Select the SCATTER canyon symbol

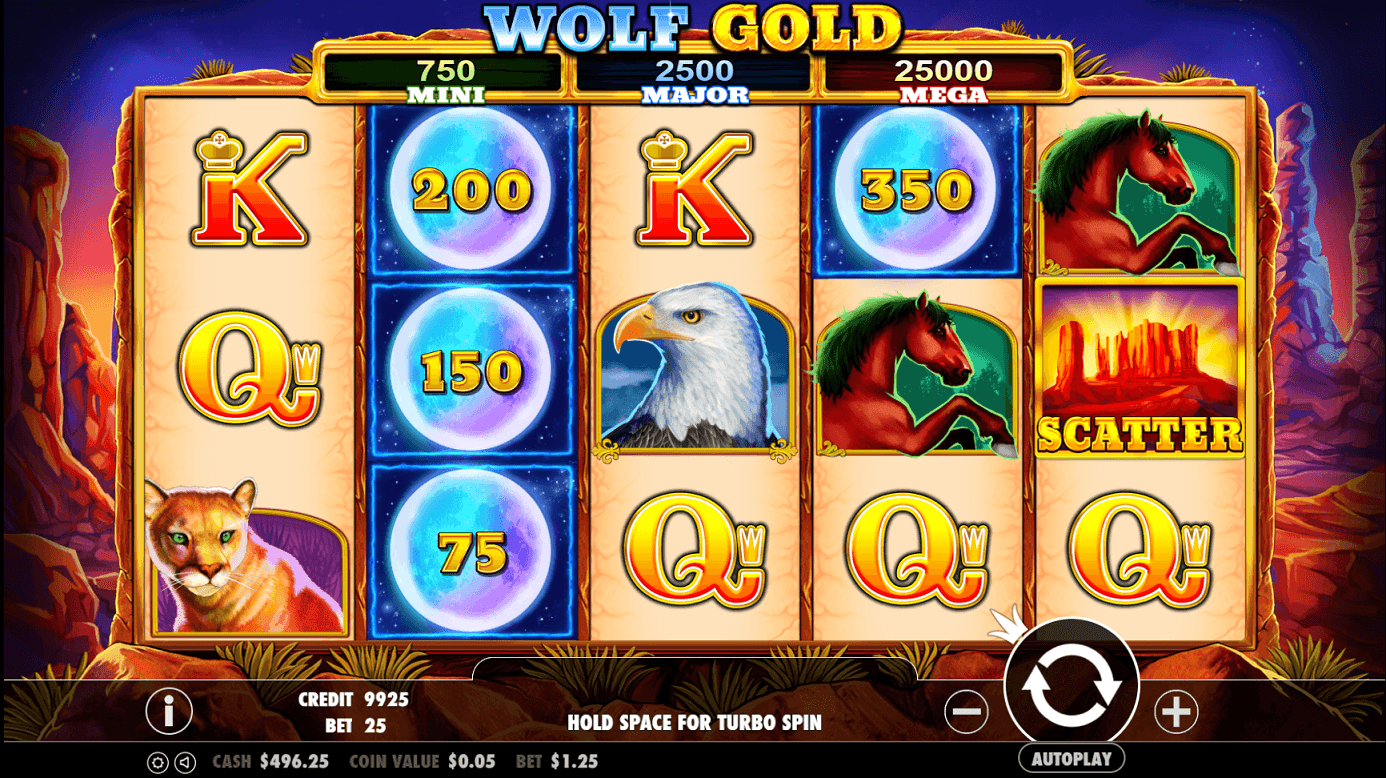click(1138, 370)
